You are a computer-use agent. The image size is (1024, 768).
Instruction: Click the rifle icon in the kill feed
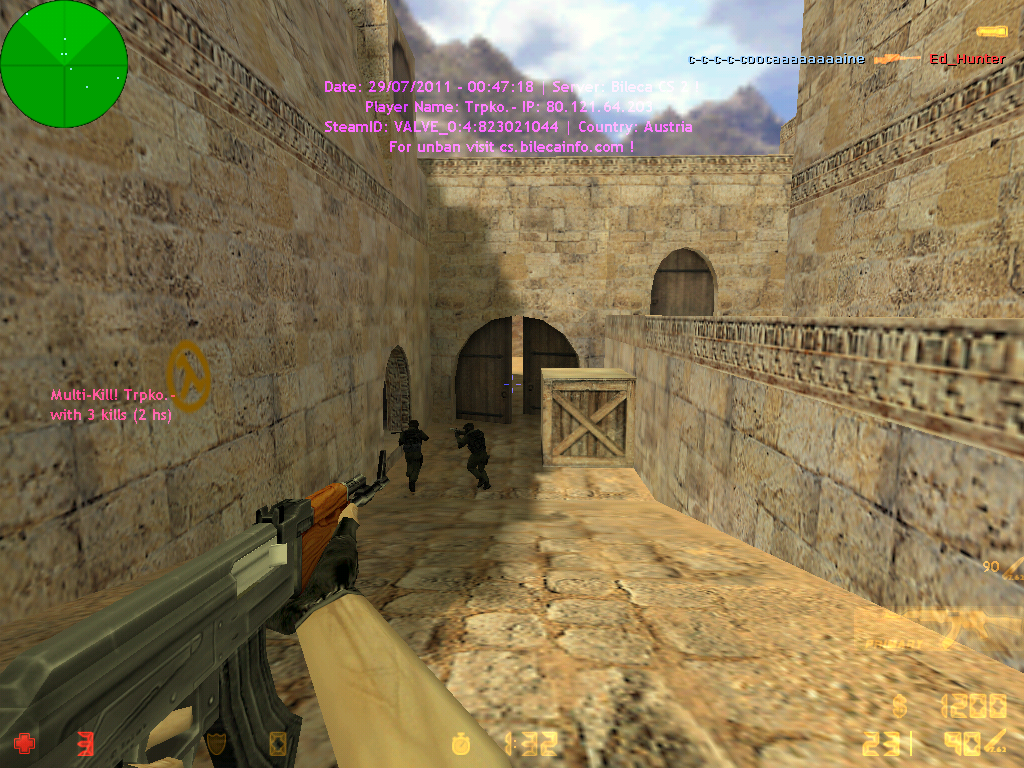pyautogui.click(x=896, y=59)
